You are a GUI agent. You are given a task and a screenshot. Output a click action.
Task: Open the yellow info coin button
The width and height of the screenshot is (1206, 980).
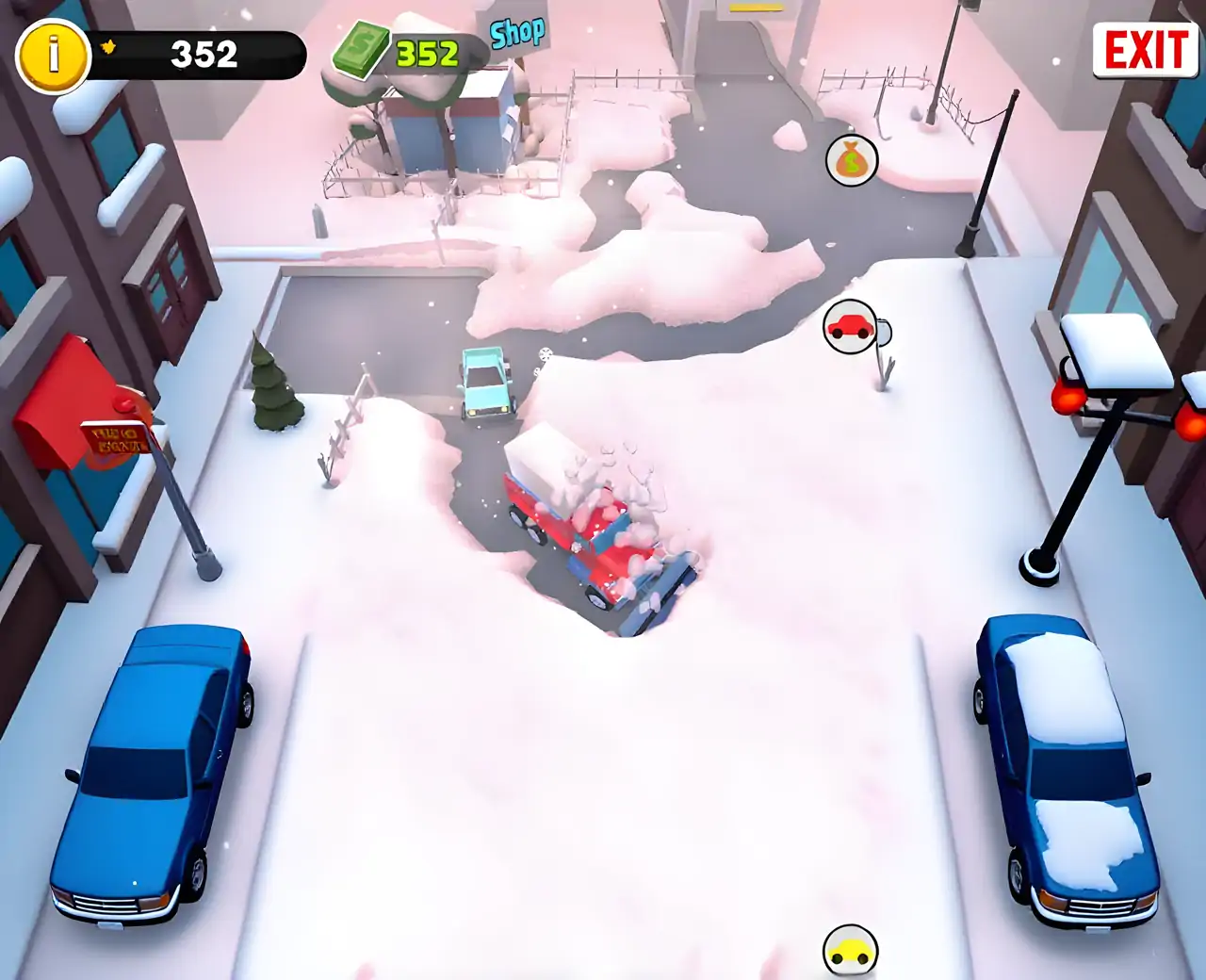pyautogui.click(x=53, y=56)
